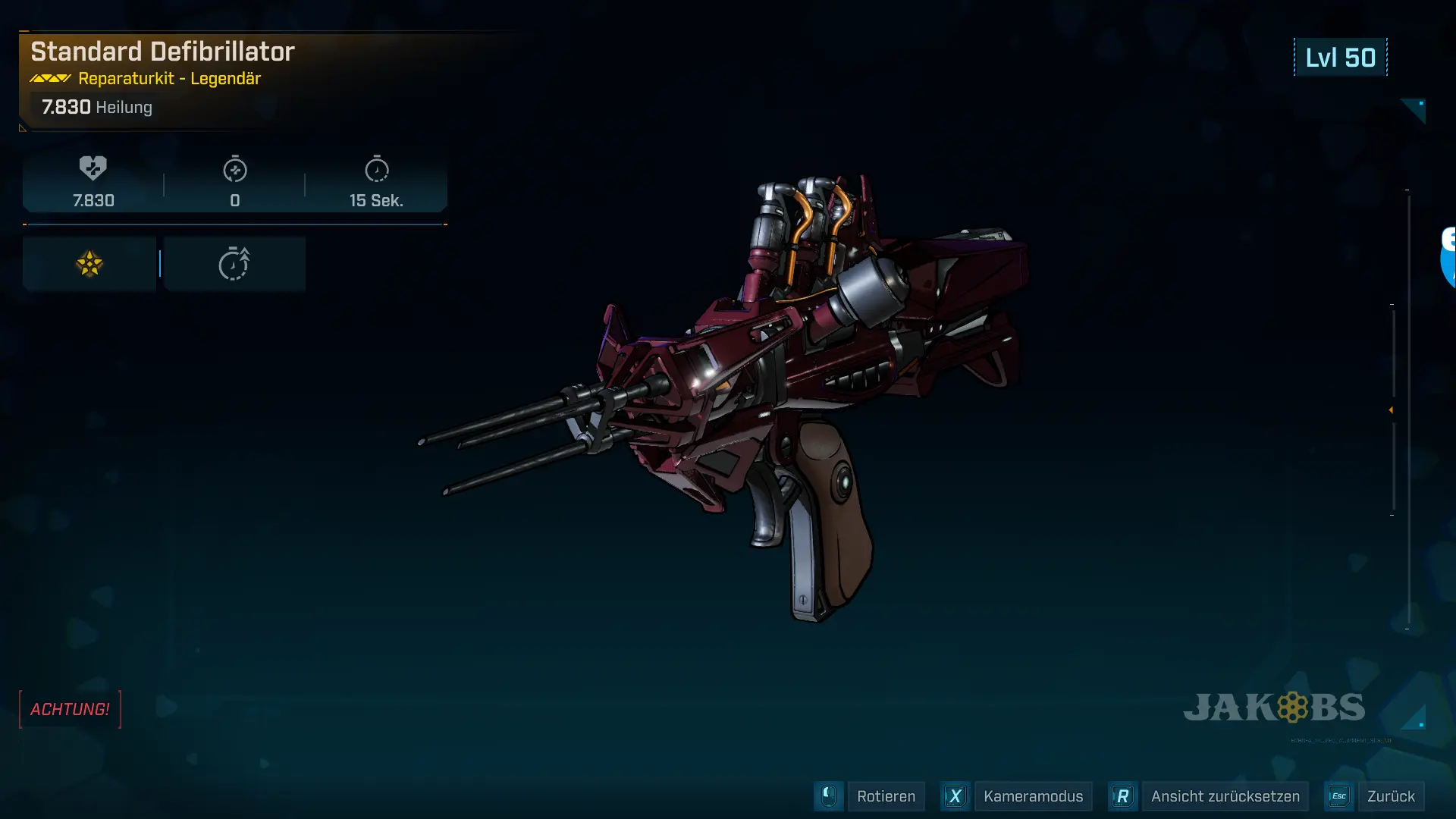Choose Ansicht zurücksetzen to reset the view
Viewport: 1456px width, 819px height.
1225,796
